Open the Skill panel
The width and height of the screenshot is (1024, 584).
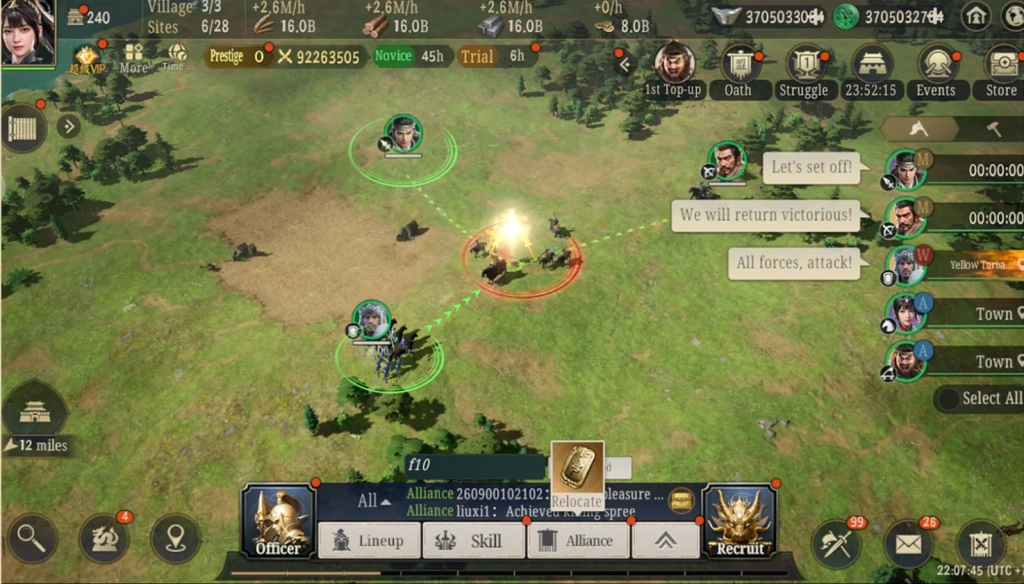tap(474, 541)
